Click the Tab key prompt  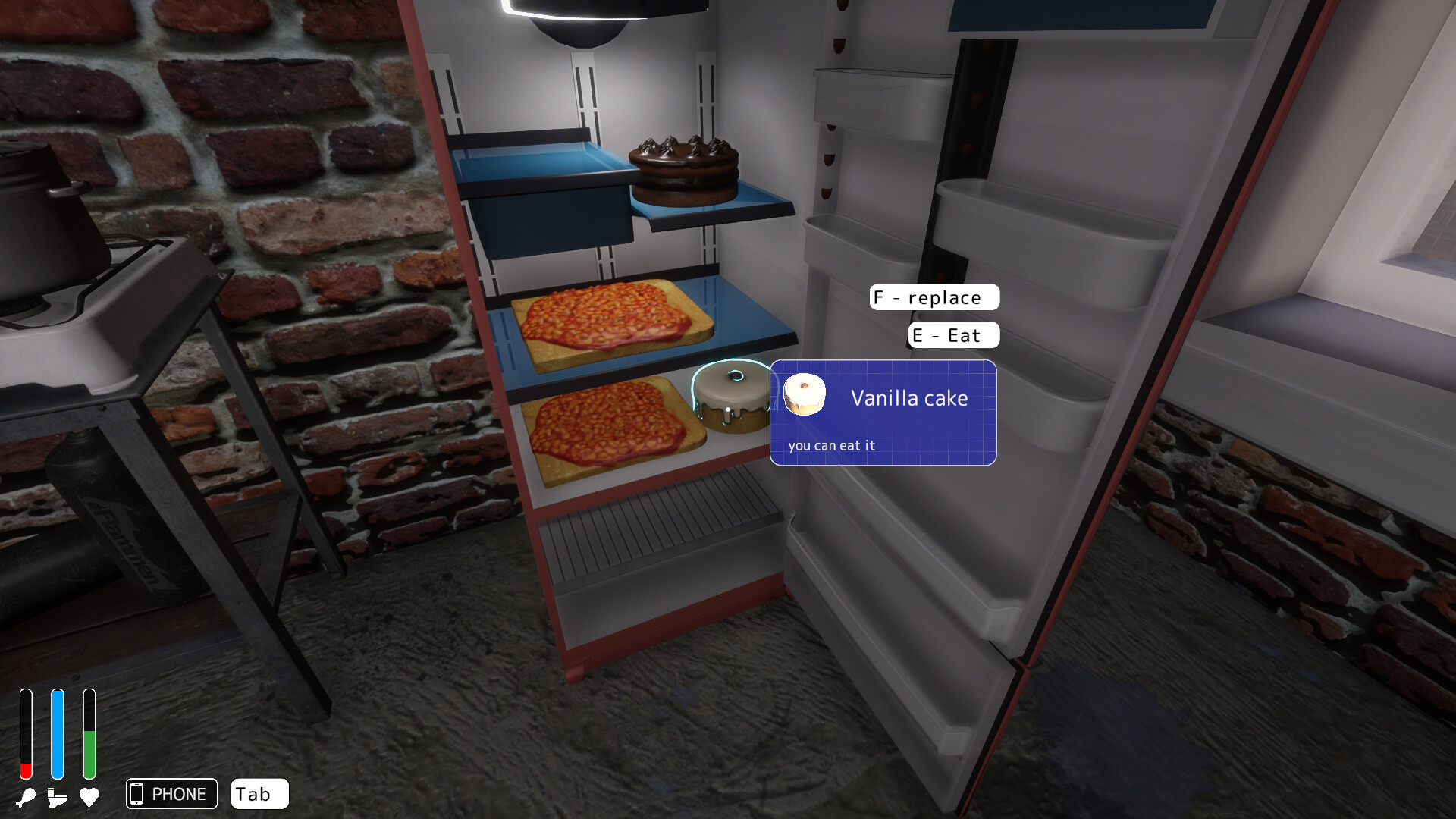[259, 794]
